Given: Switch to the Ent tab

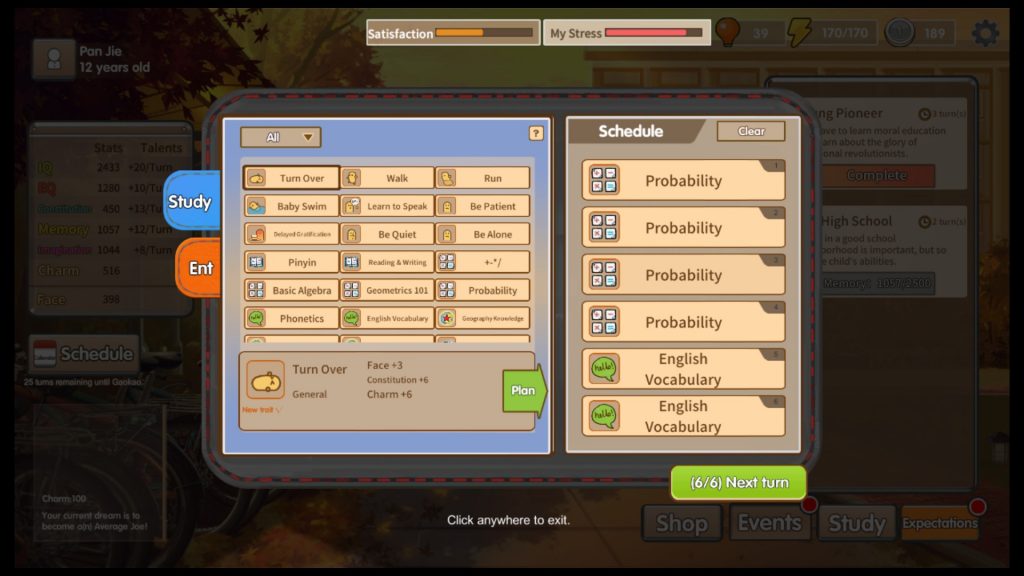Looking at the screenshot, I should coord(200,268).
